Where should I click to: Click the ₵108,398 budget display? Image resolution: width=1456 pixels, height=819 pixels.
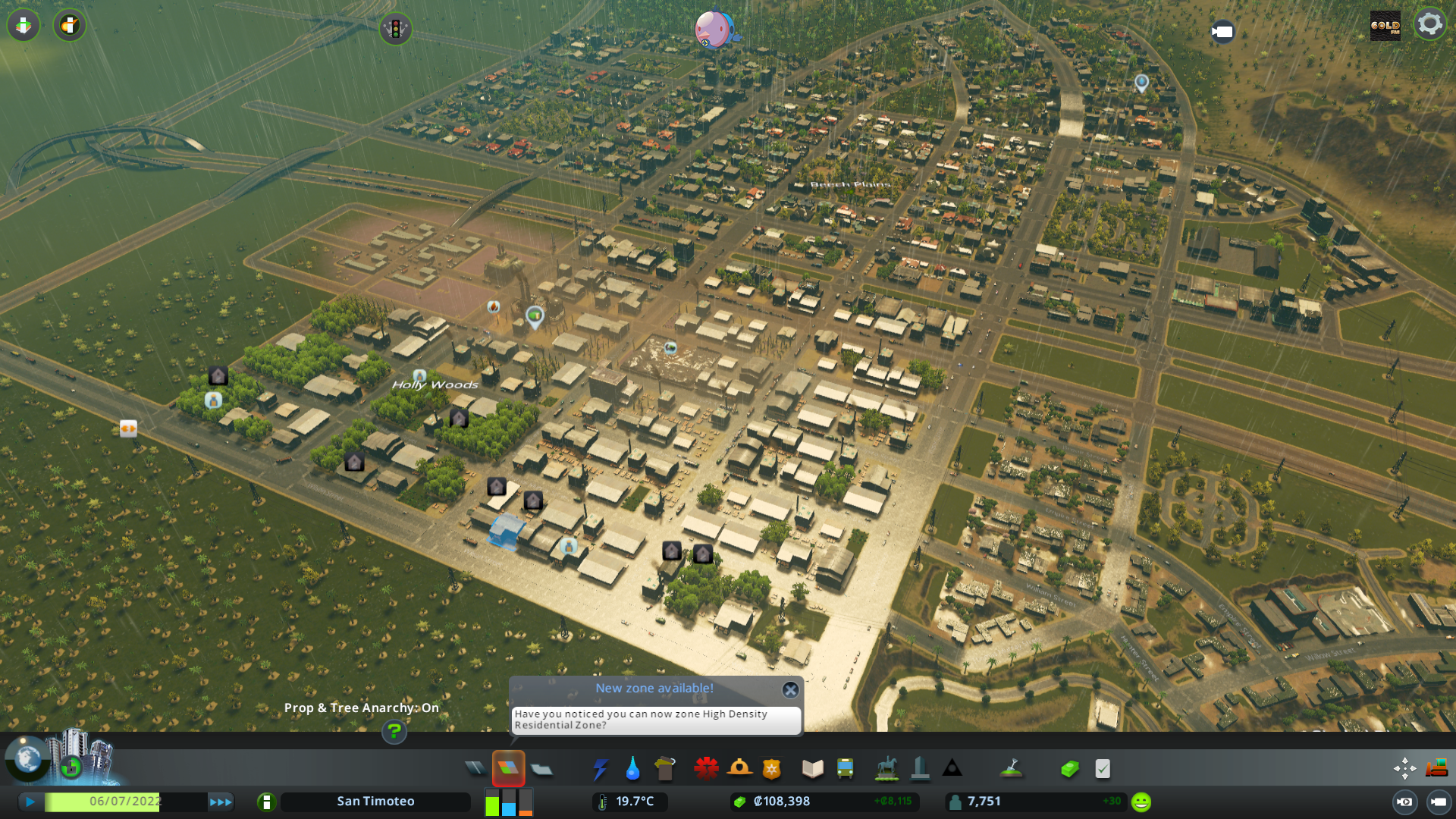(x=781, y=801)
